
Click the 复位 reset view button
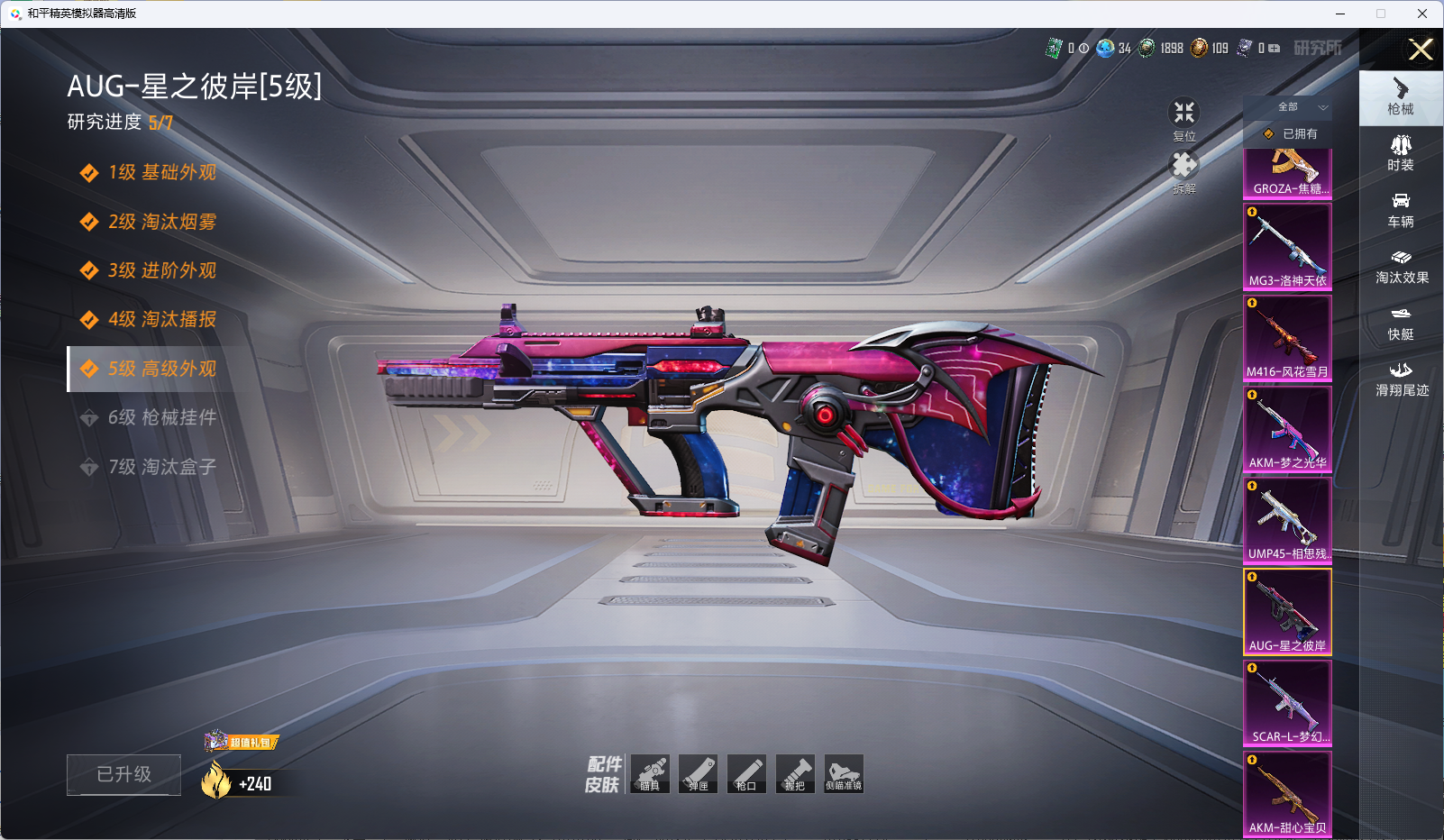(x=1184, y=118)
